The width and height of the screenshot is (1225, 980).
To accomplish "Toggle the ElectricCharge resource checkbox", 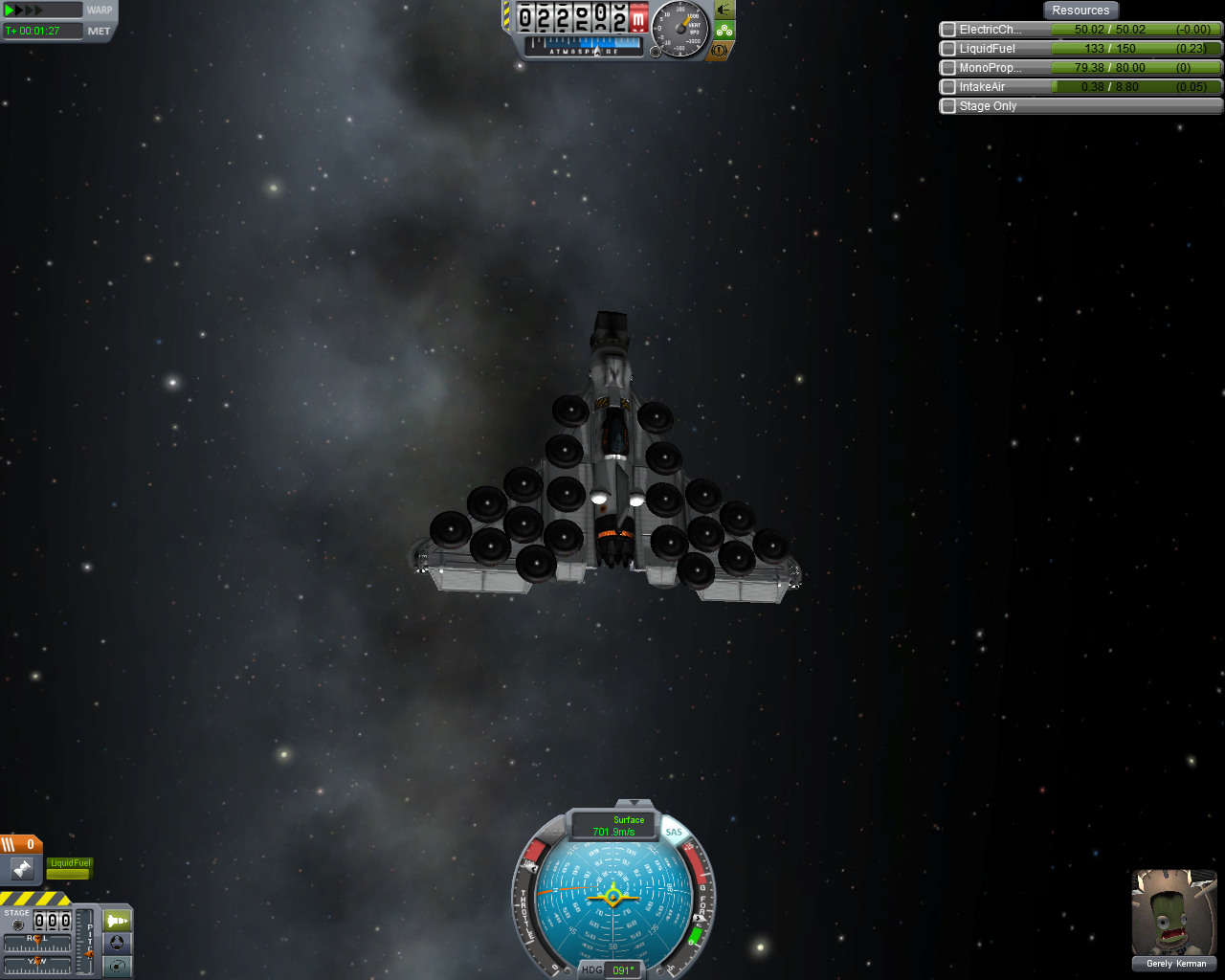I will [x=948, y=30].
